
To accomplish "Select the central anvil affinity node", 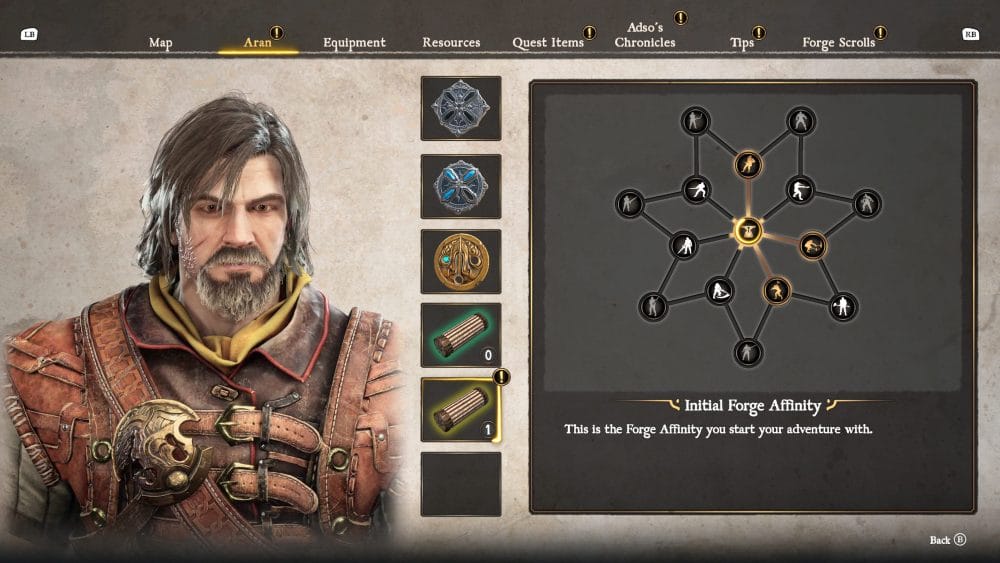I will 747,232.
